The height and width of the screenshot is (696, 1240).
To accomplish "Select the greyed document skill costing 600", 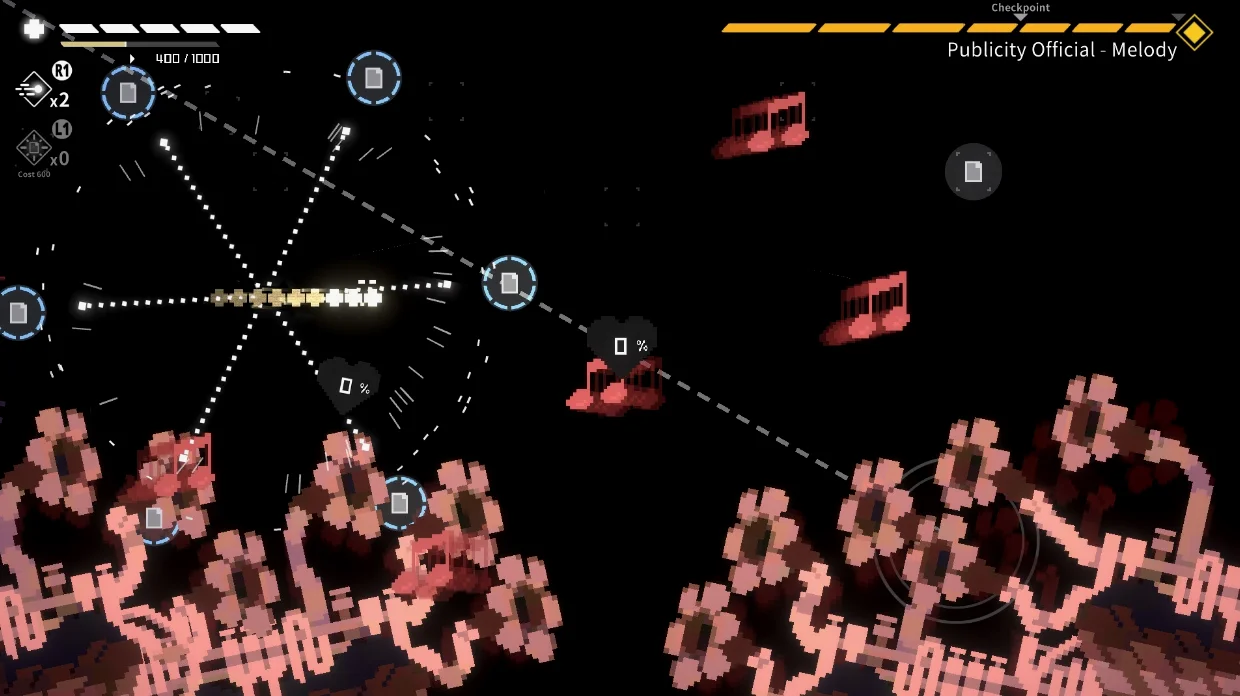I will click(34, 148).
